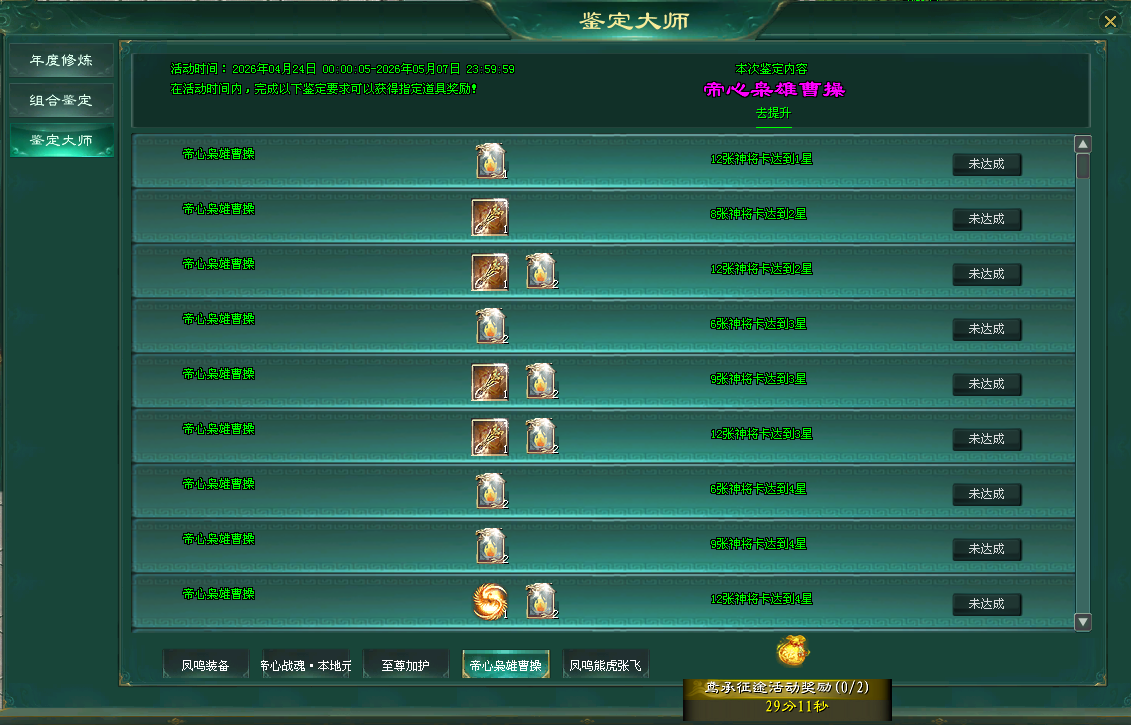
Task: Click 未达成 for 12张神将卡达到1星
Action: (986, 164)
